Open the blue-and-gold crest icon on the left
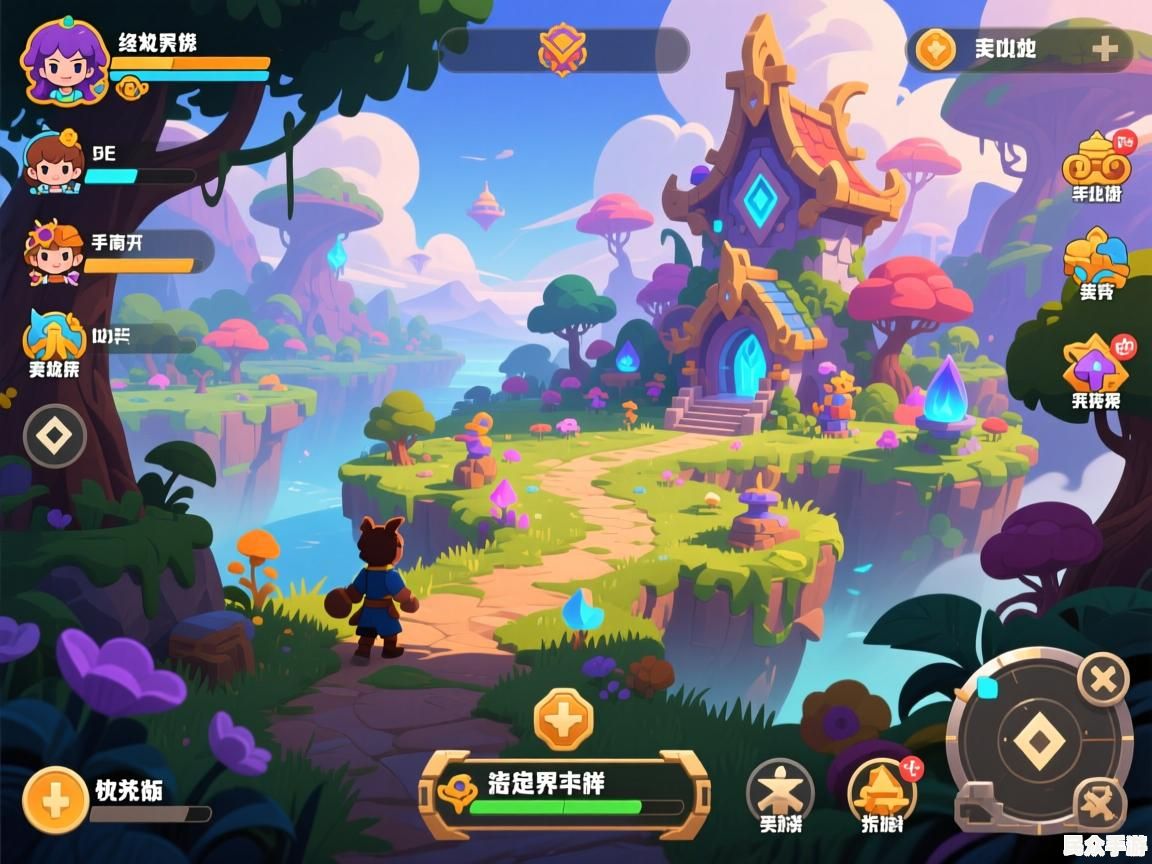 pos(54,340)
